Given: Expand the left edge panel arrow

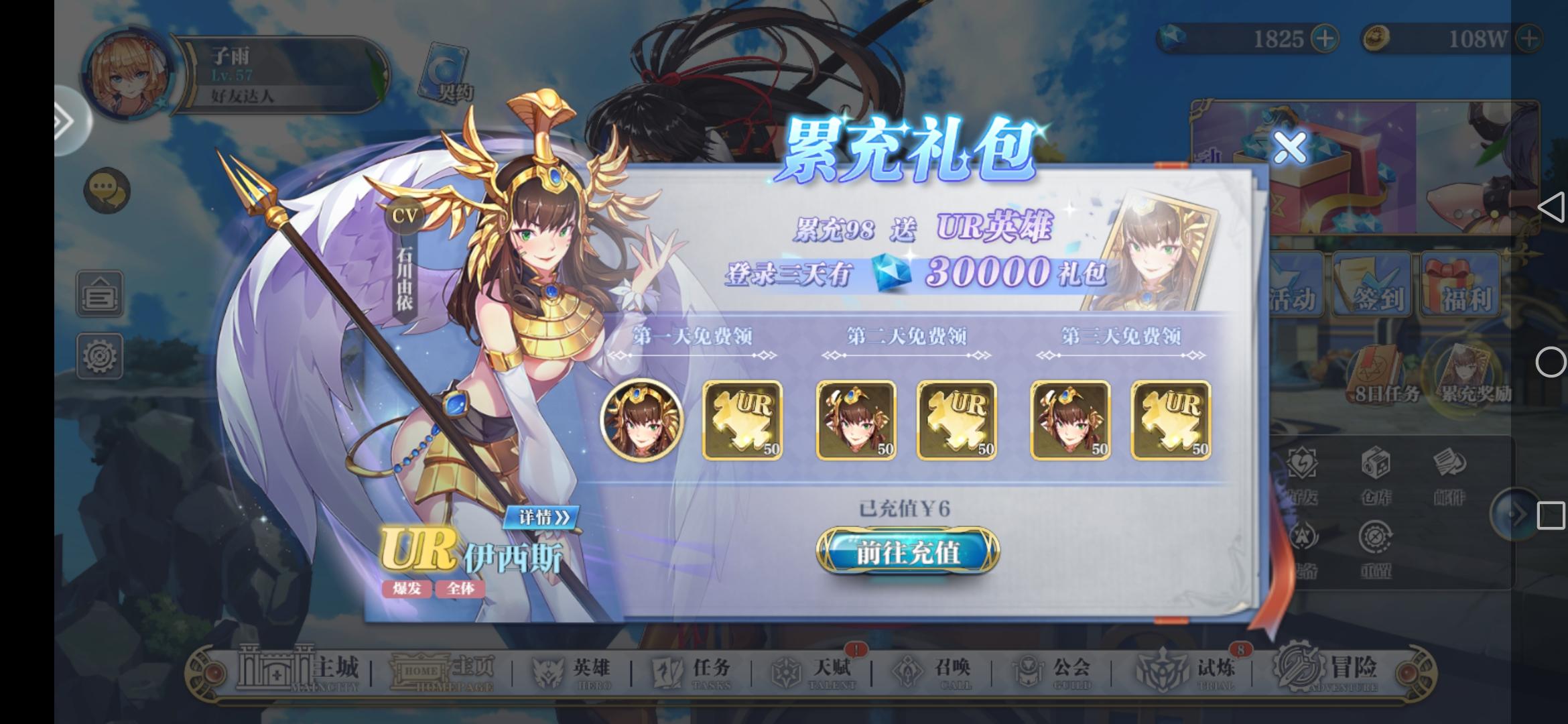Looking at the screenshot, I should [x=63, y=121].
